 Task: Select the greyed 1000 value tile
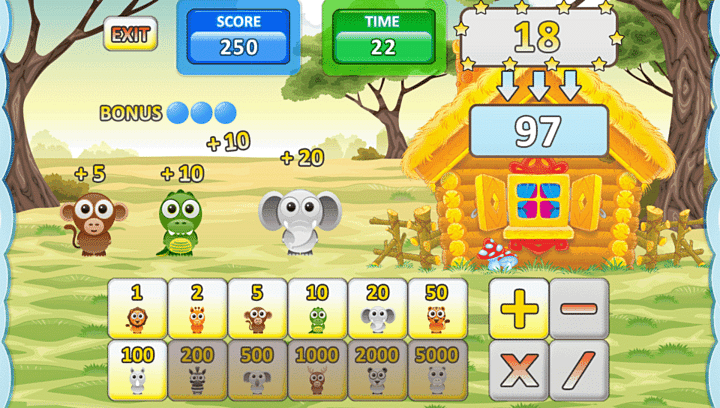[x=317, y=369]
